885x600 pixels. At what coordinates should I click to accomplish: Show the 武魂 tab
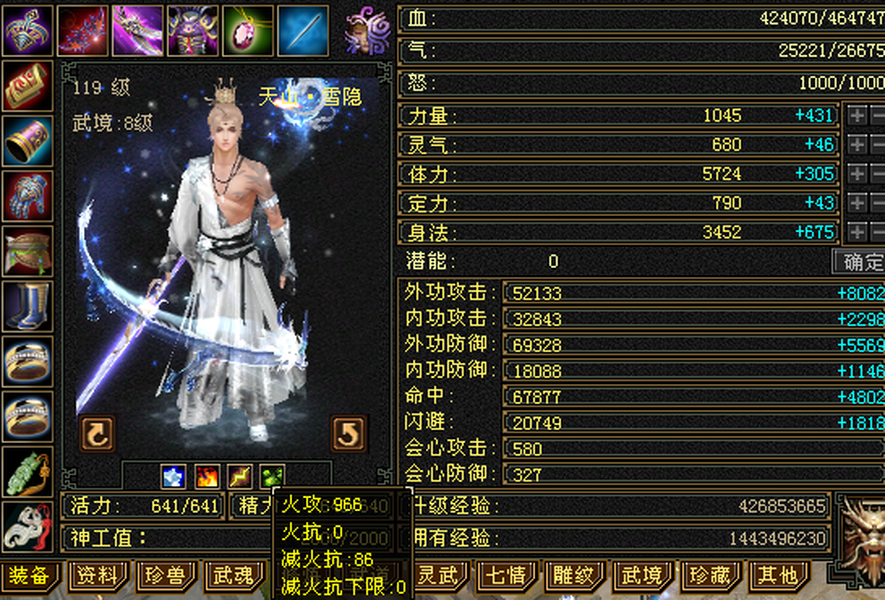[x=235, y=576]
